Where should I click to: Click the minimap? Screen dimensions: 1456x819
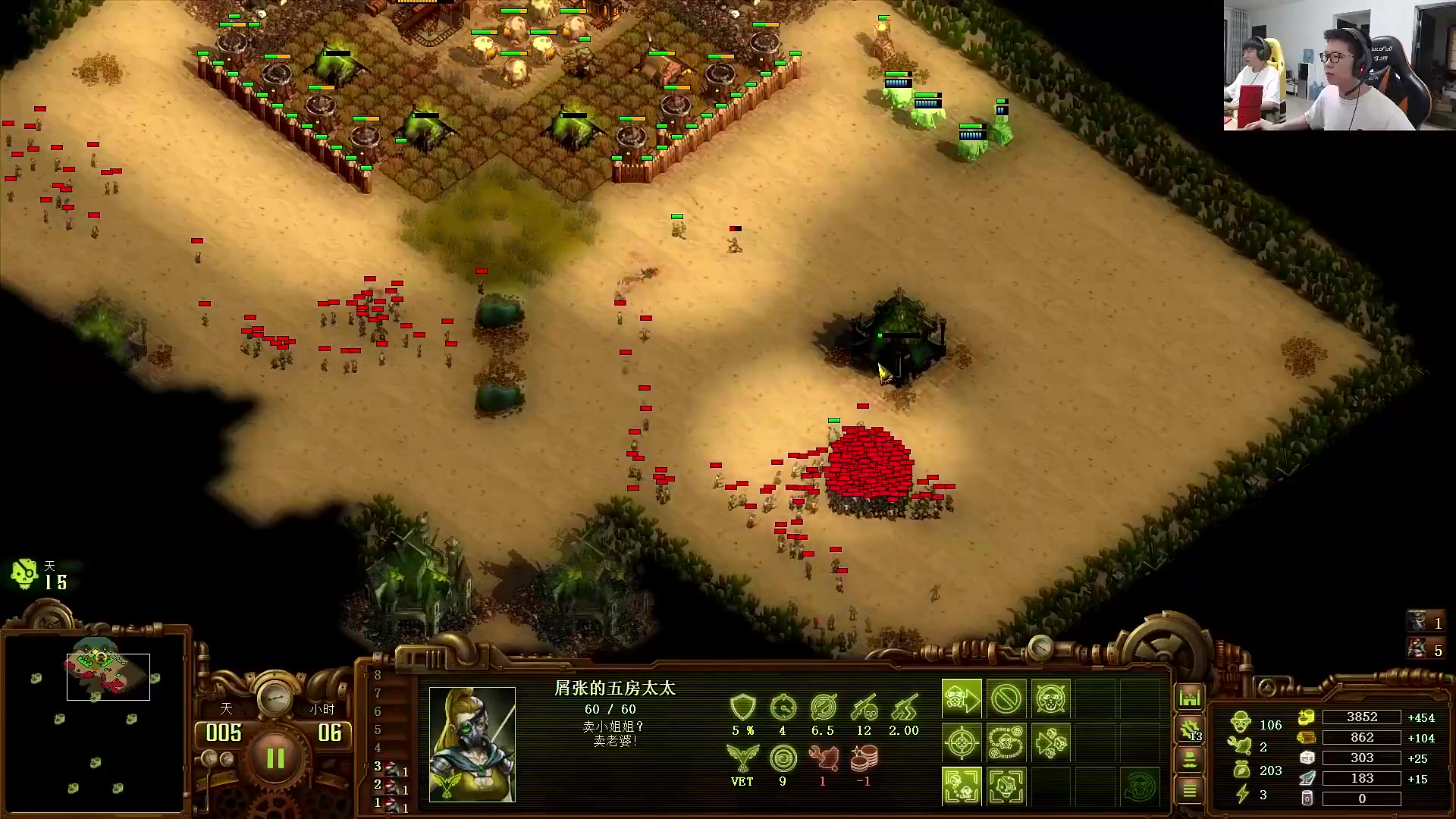96,720
